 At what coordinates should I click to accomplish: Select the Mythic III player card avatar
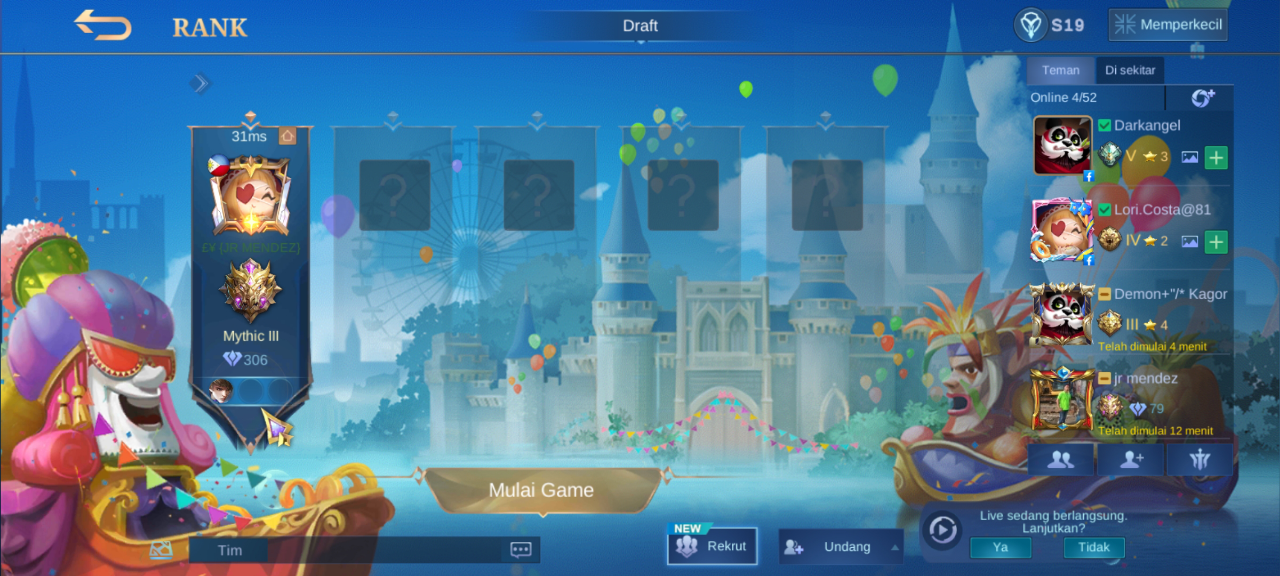[x=250, y=195]
